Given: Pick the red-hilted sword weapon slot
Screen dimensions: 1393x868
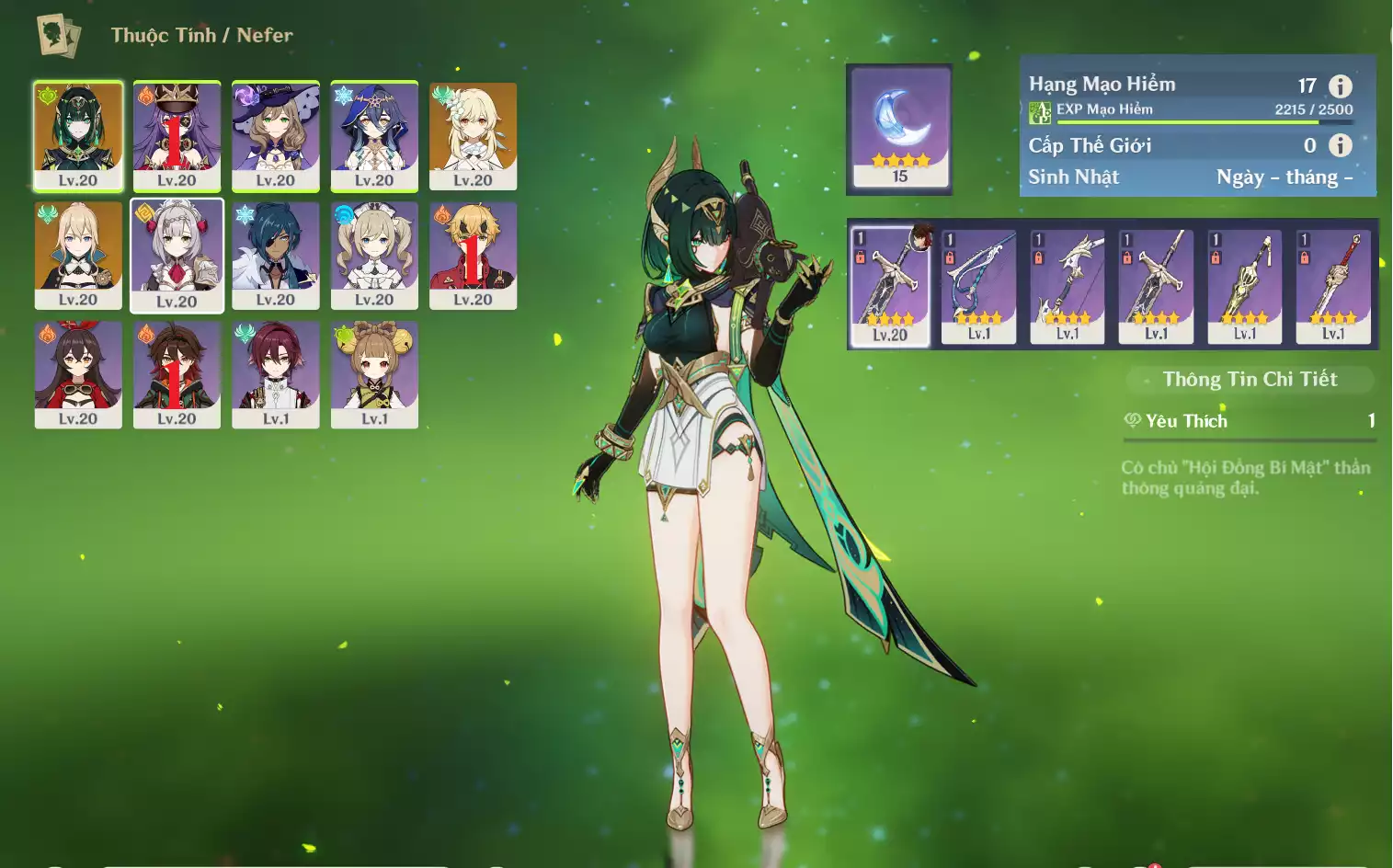Looking at the screenshot, I should (1333, 286).
